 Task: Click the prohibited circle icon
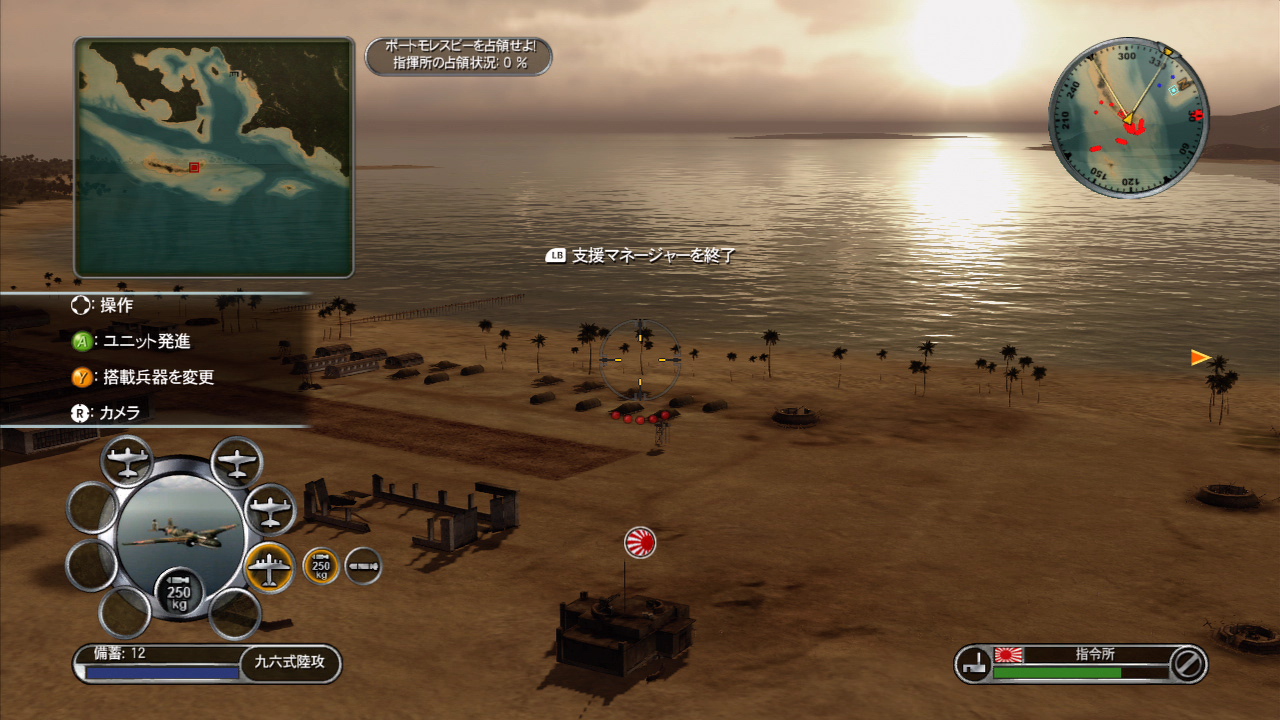click(1187, 664)
